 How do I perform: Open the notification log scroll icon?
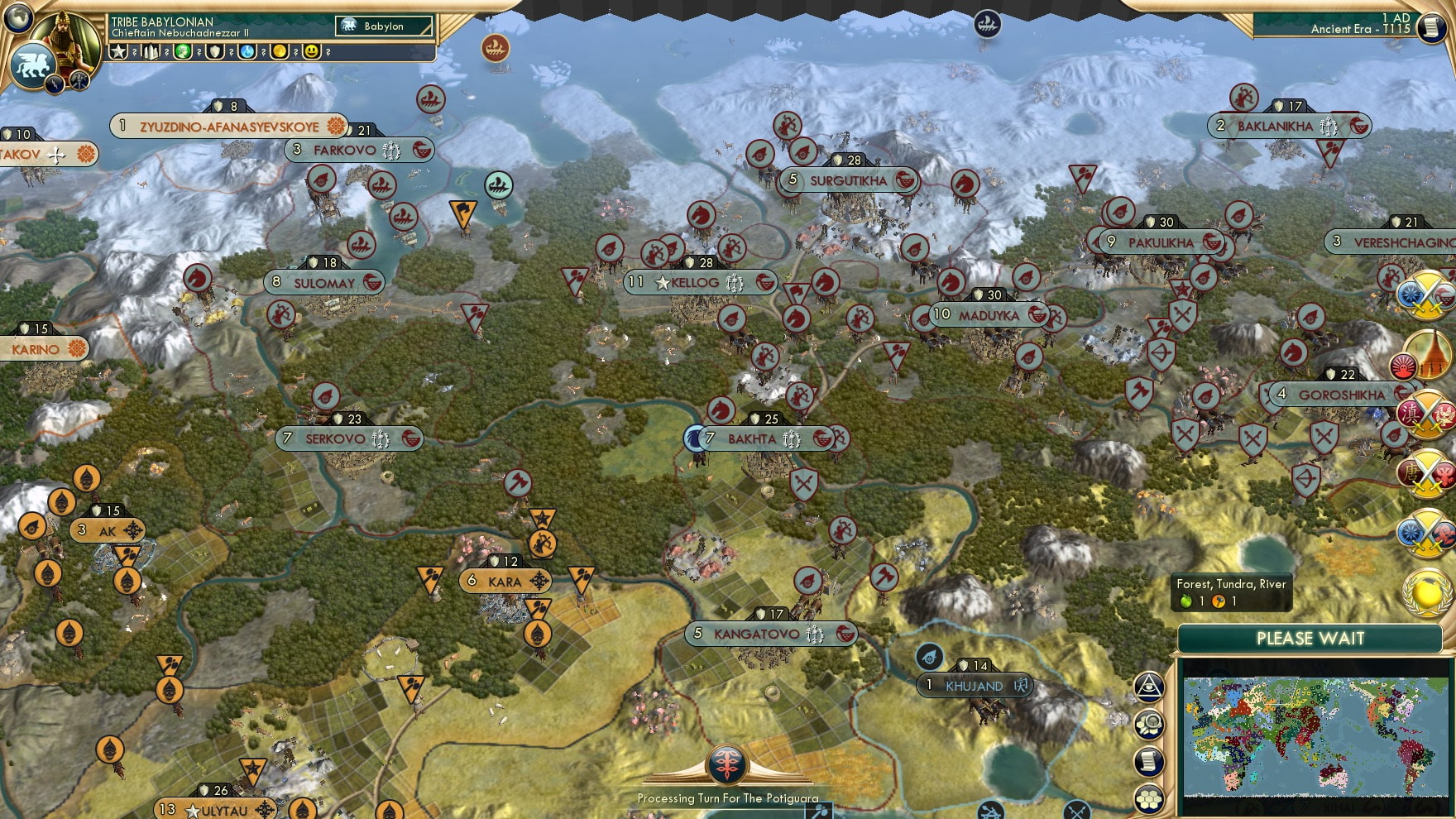1149,759
